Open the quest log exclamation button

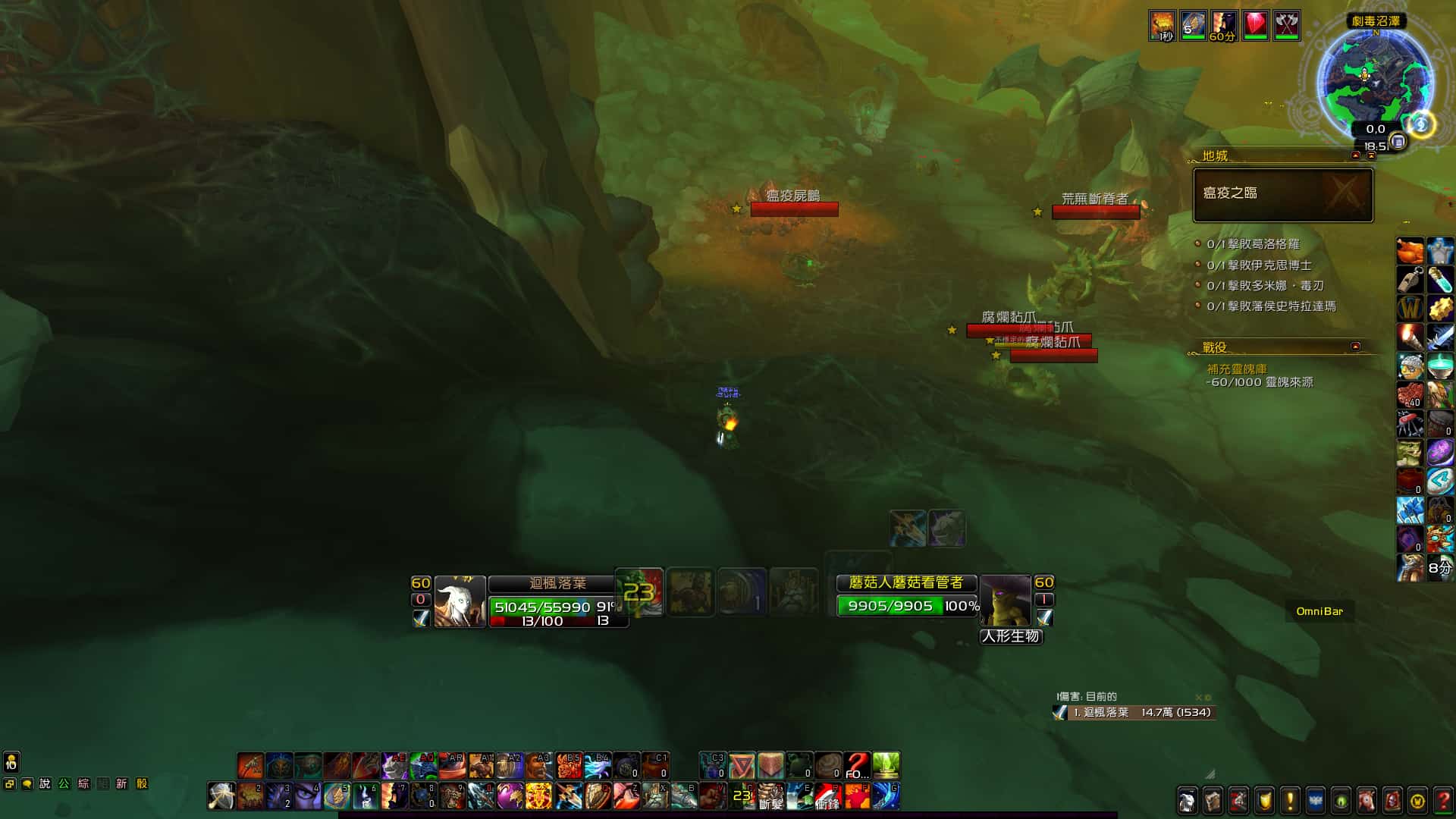[1290, 801]
